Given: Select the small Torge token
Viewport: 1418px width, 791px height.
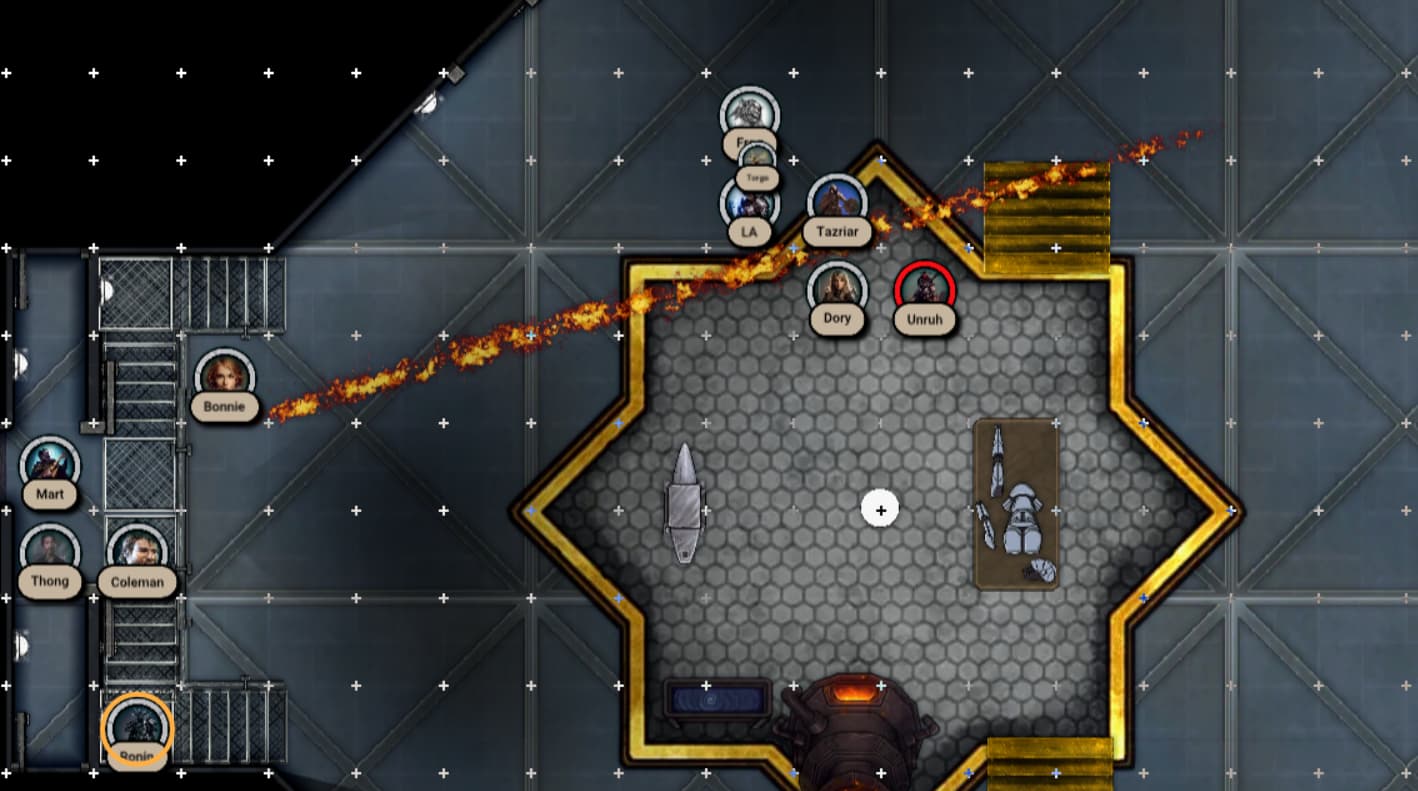Looking at the screenshot, I should (x=757, y=160).
